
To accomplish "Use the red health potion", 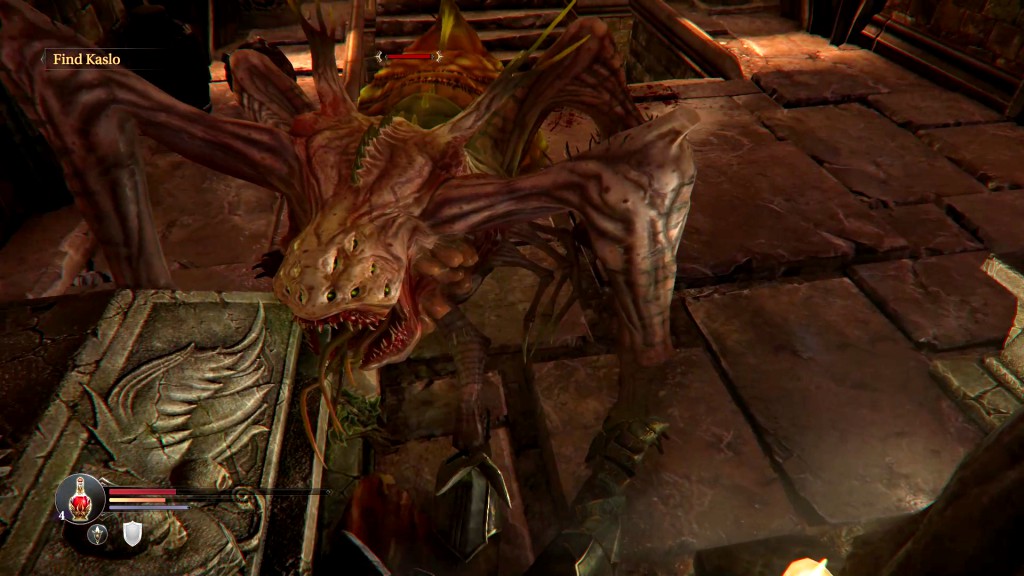I will pyautogui.click(x=80, y=496).
